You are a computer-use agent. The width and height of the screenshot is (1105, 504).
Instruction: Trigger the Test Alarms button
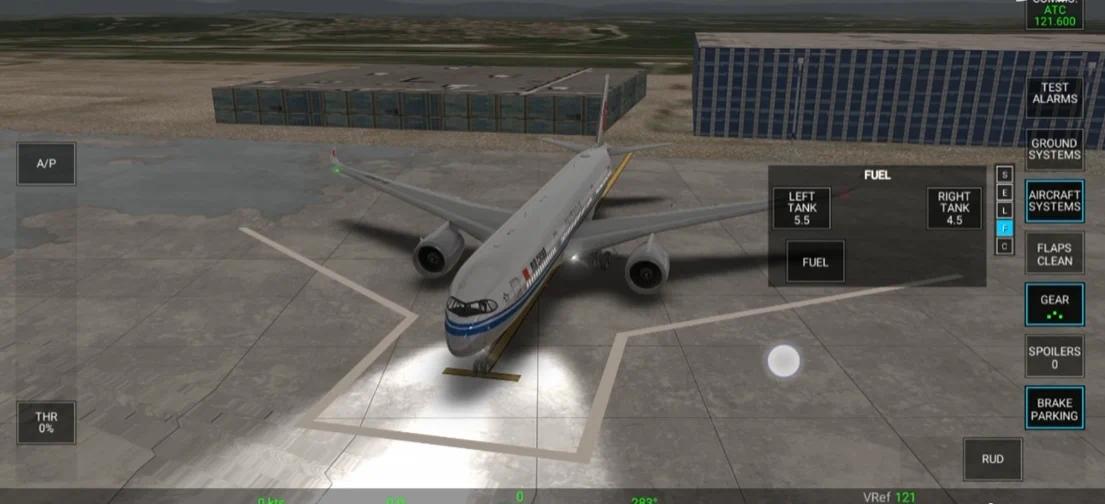click(x=1055, y=93)
